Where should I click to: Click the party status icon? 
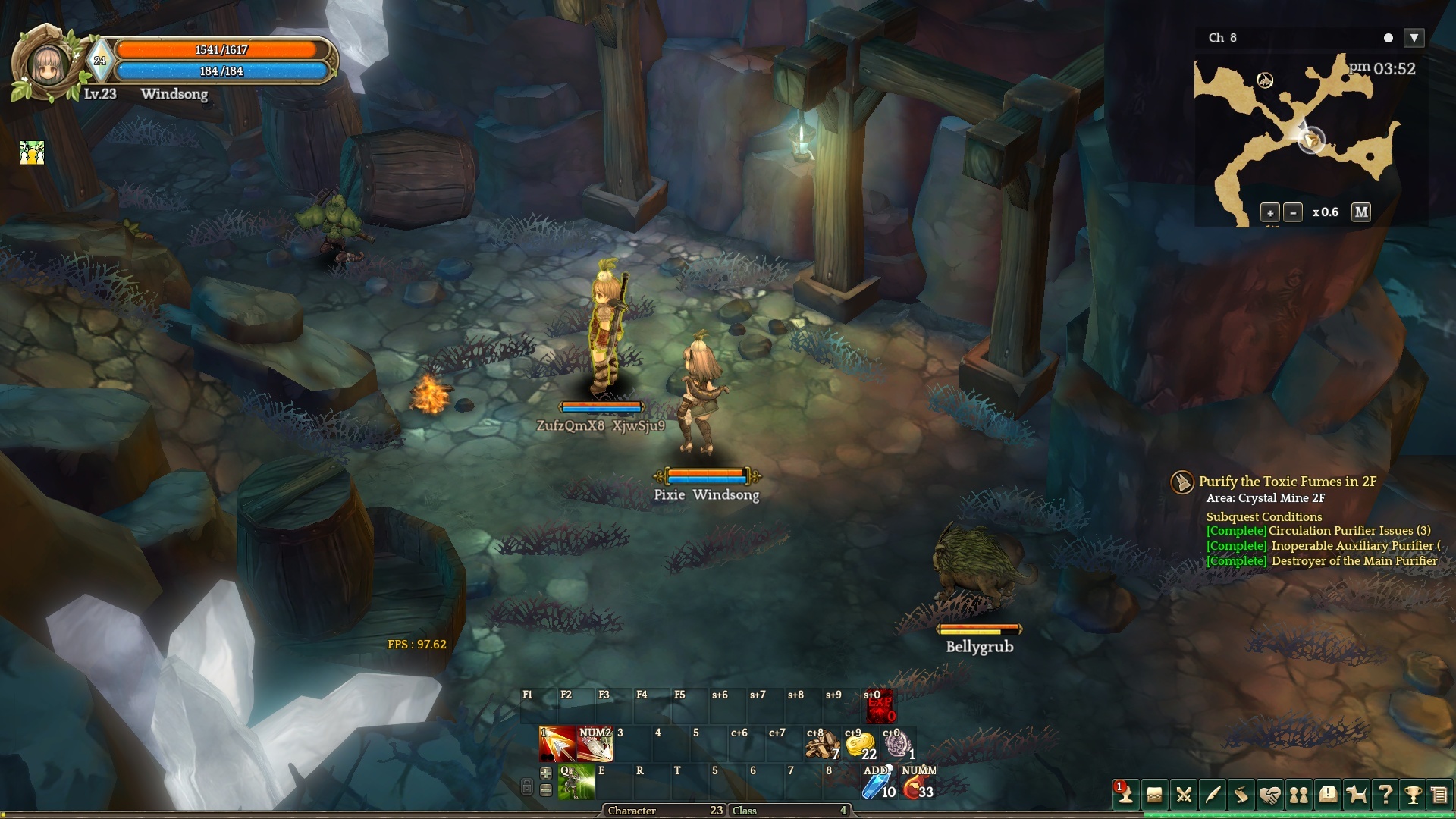32,153
